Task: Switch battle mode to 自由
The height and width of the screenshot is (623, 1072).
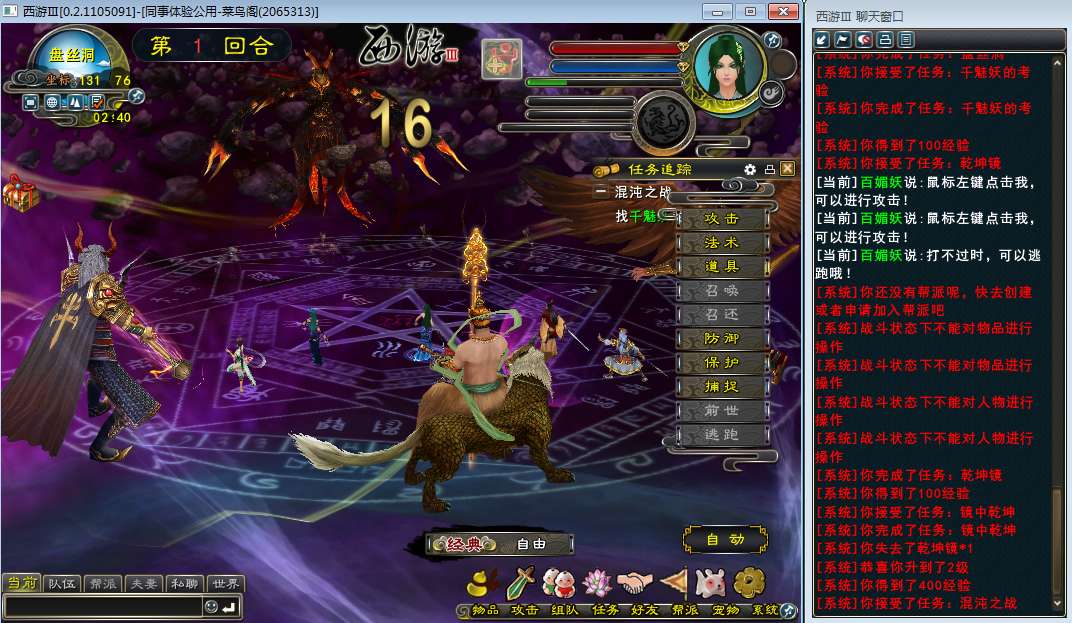Action: (531, 545)
